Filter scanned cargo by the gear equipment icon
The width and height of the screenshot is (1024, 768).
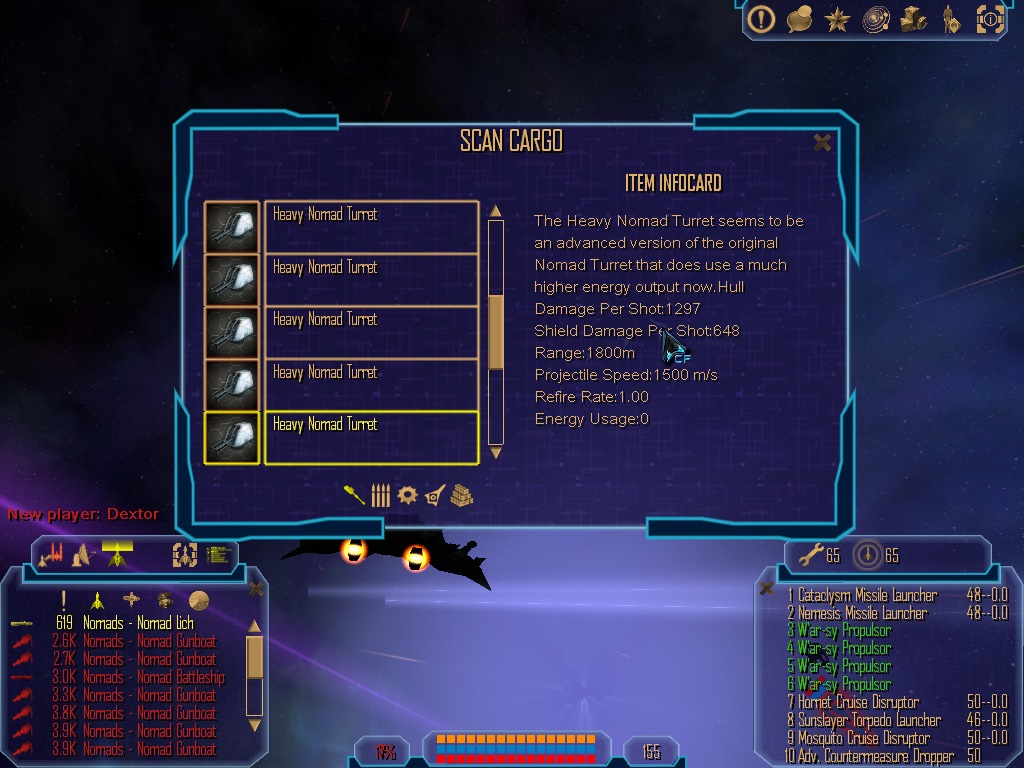(x=406, y=495)
